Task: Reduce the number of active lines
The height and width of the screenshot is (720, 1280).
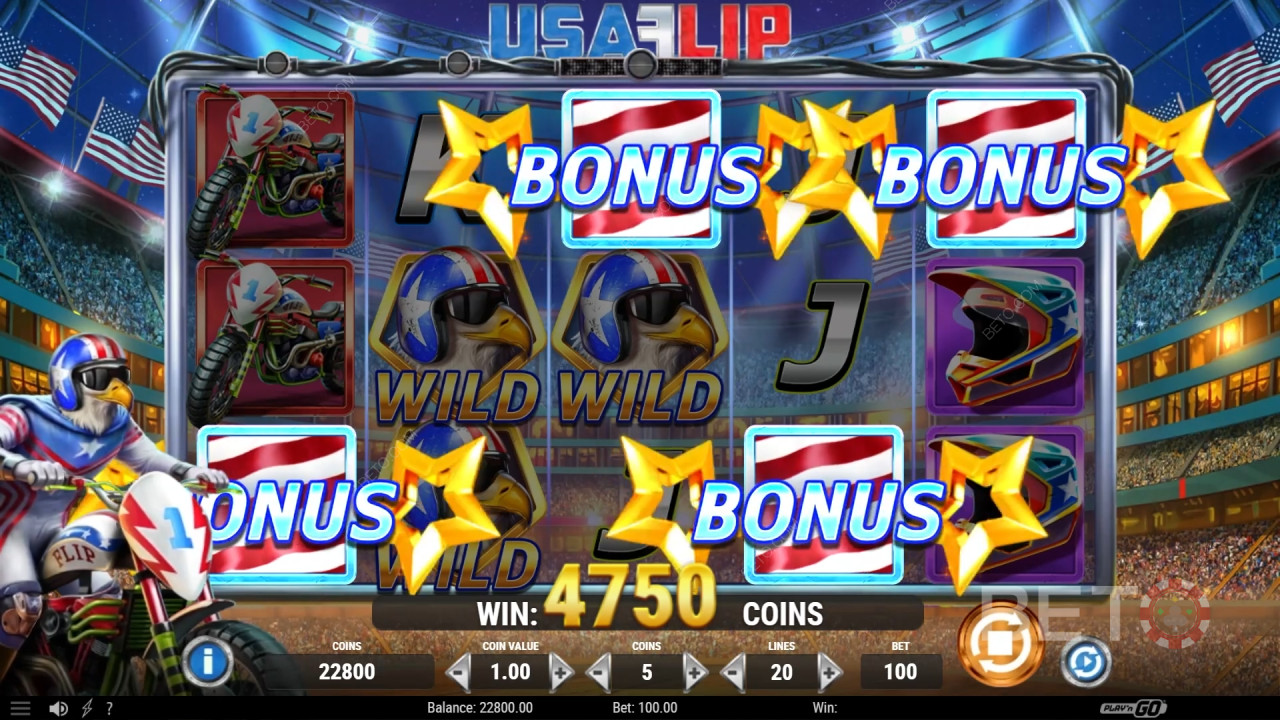Action: tap(733, 672)
